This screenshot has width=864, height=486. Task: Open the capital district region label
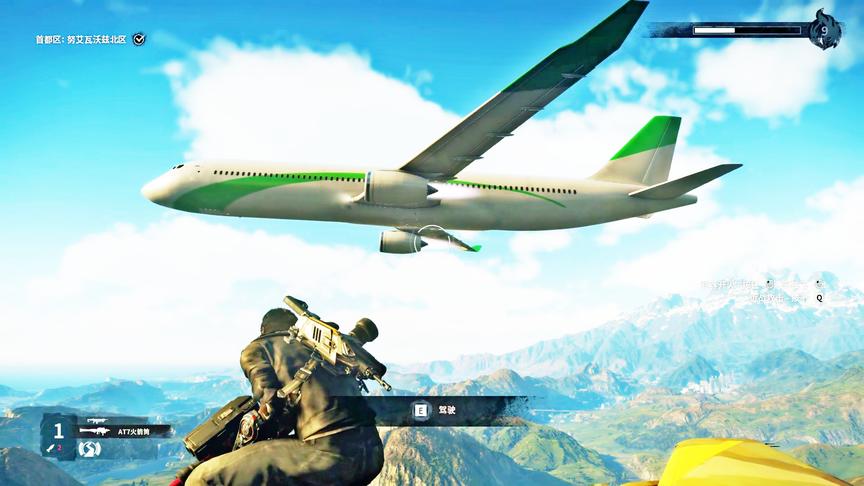click(81, 39)
